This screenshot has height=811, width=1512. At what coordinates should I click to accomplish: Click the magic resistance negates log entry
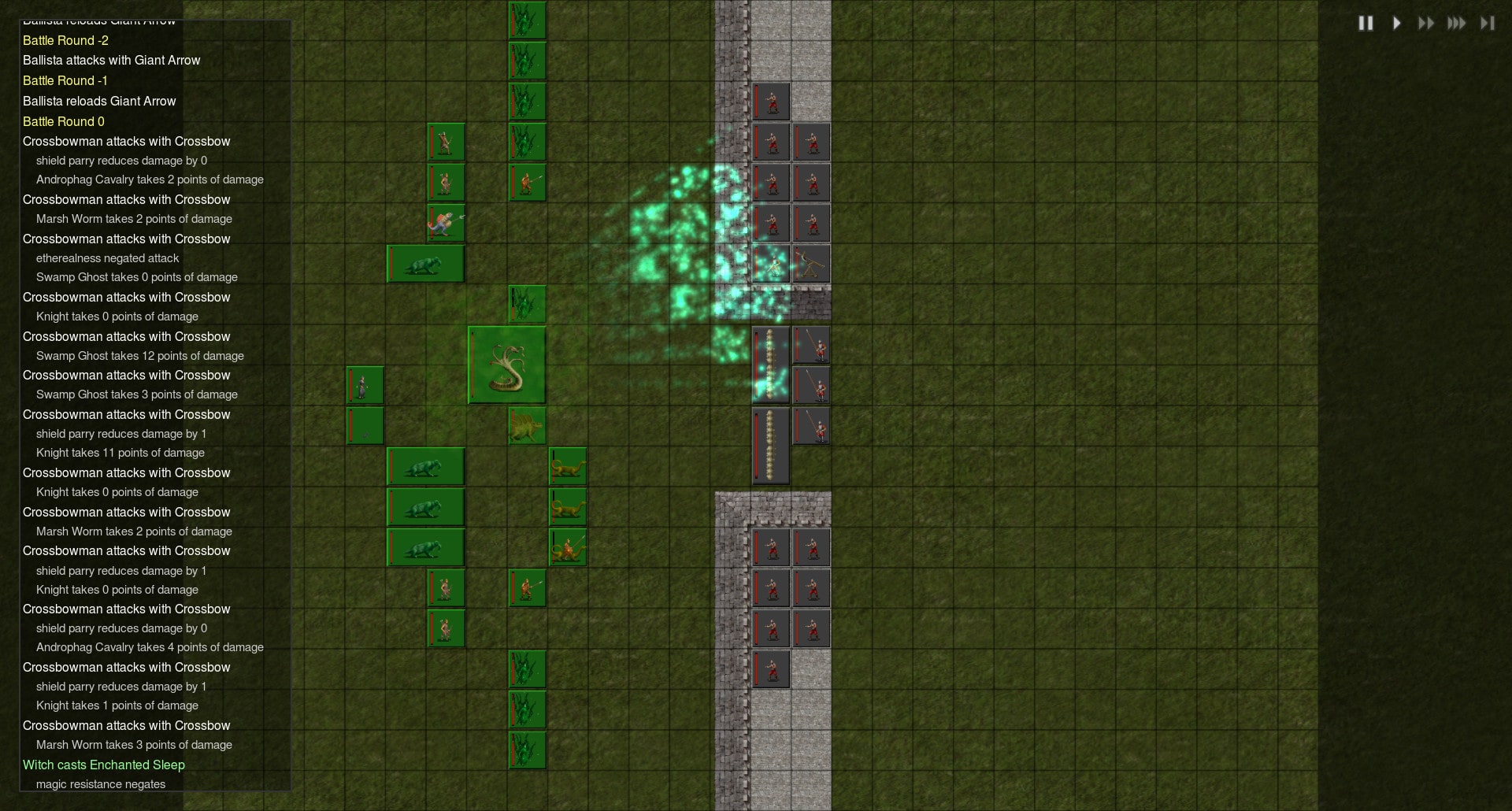pos(101,784)
